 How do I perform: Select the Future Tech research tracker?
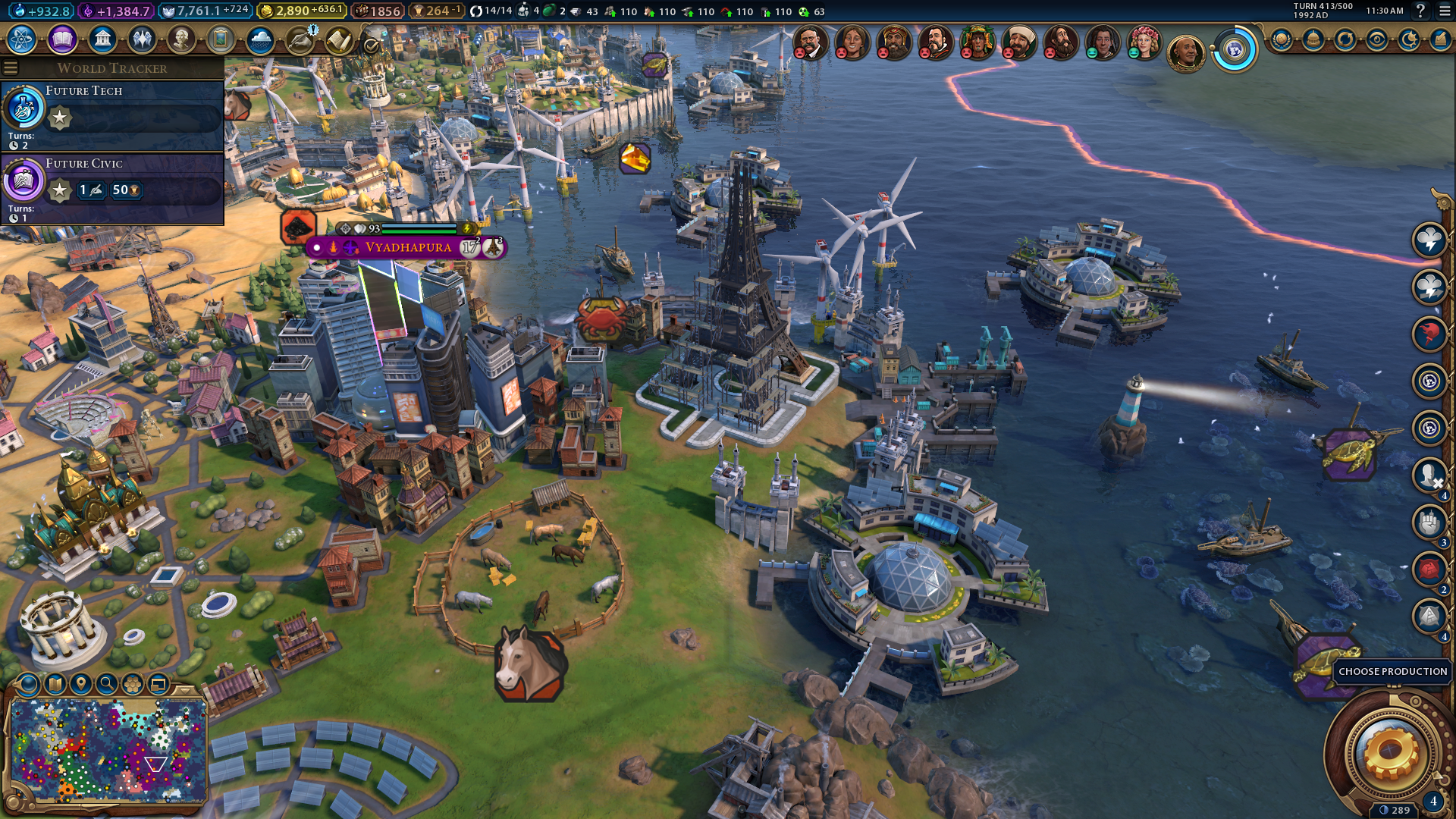point(112,115)
